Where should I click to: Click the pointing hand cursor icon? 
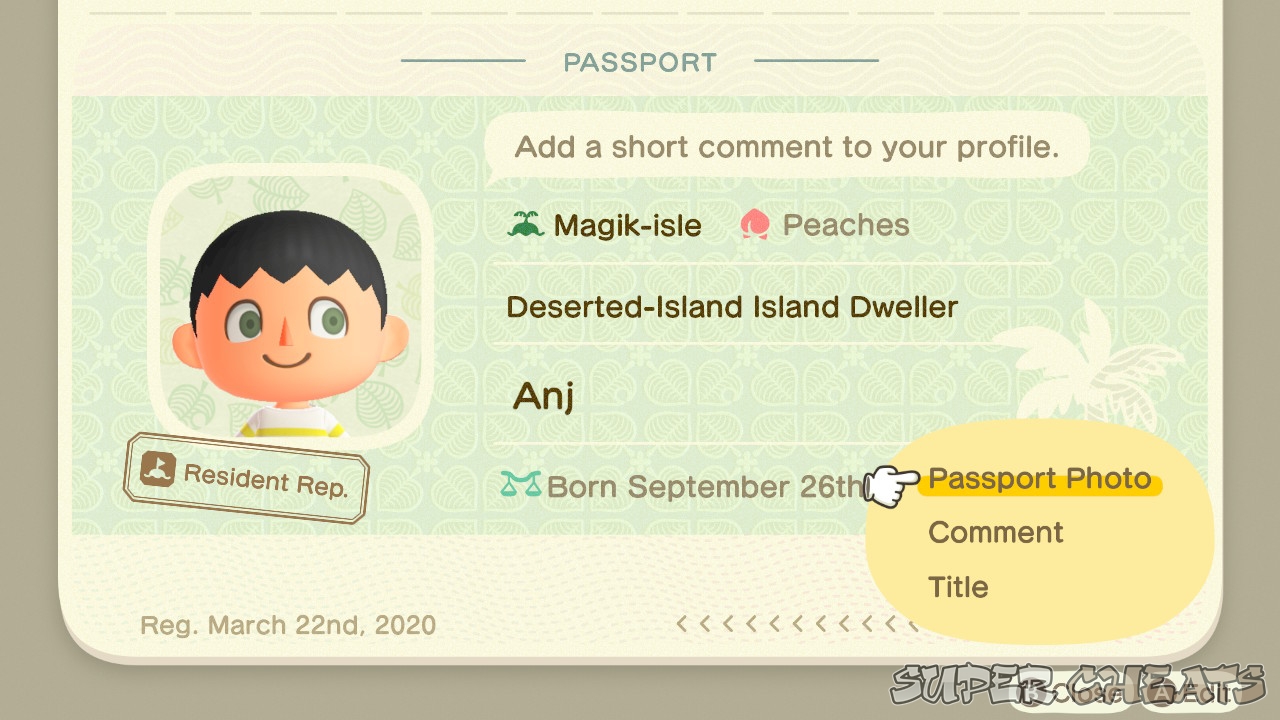pyautogui.click(x=890, y=487)
